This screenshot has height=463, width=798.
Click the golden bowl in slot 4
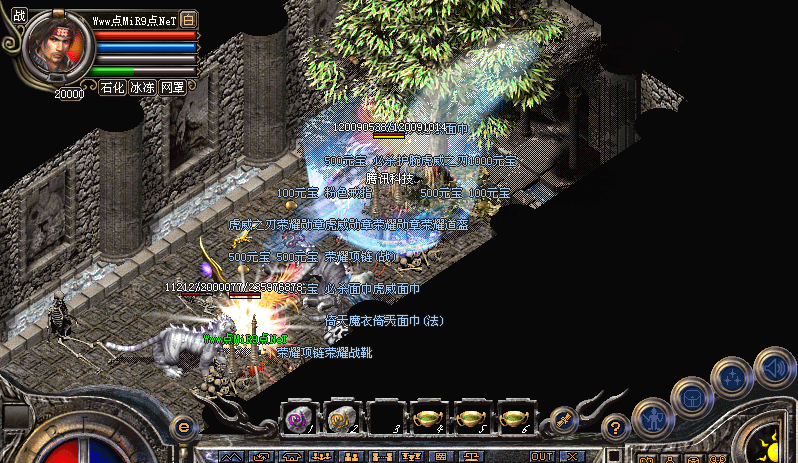pyautogui.click(x=428, y=418)
